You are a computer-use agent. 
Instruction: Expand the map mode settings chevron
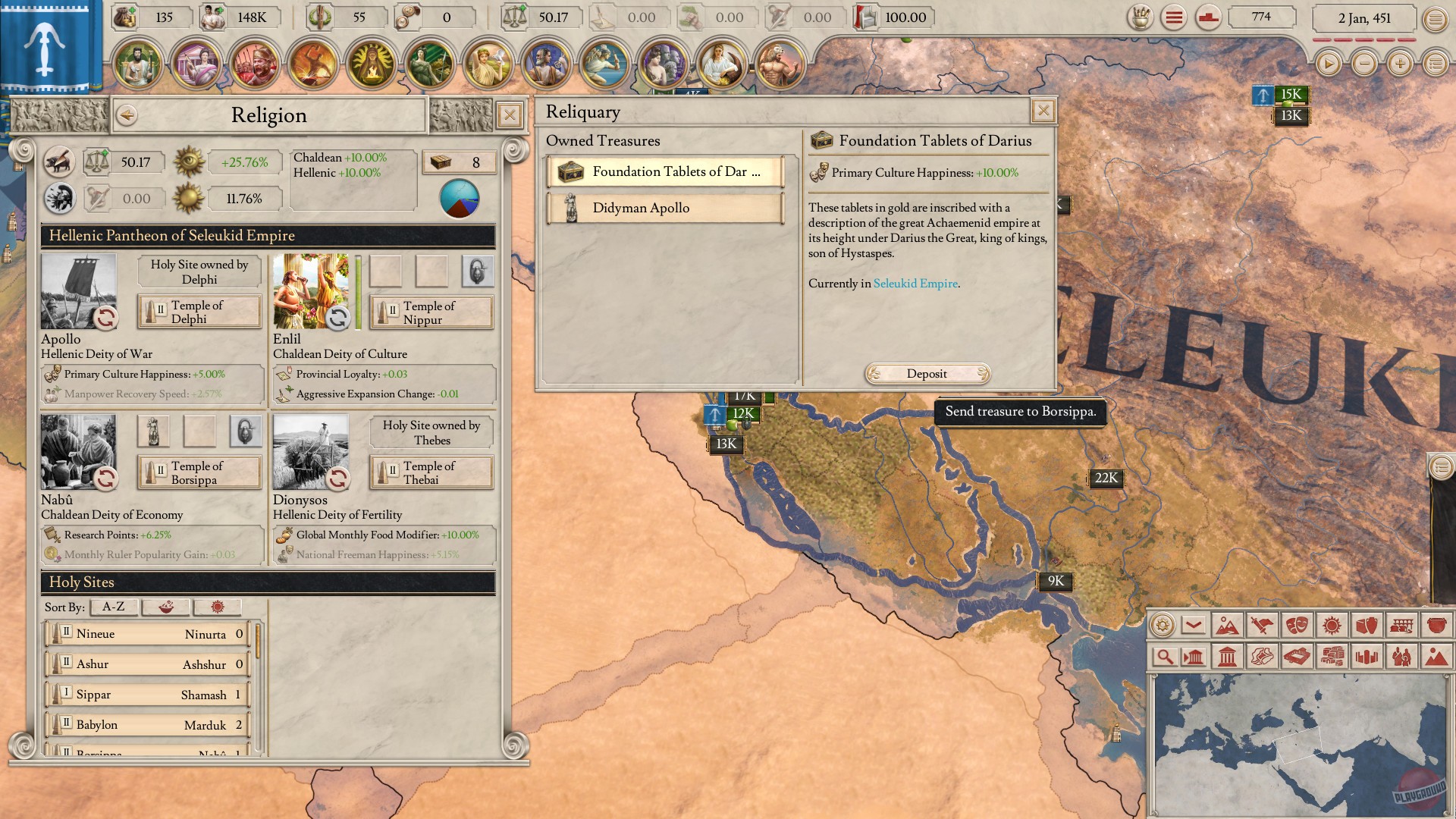pyautogui.click(x=1193, y=626)
